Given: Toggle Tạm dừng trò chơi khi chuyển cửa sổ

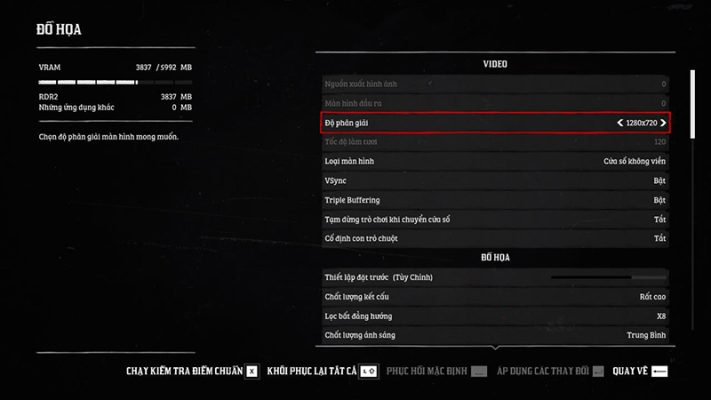Looking at the screenshot, I should click(x=494, y=219).
